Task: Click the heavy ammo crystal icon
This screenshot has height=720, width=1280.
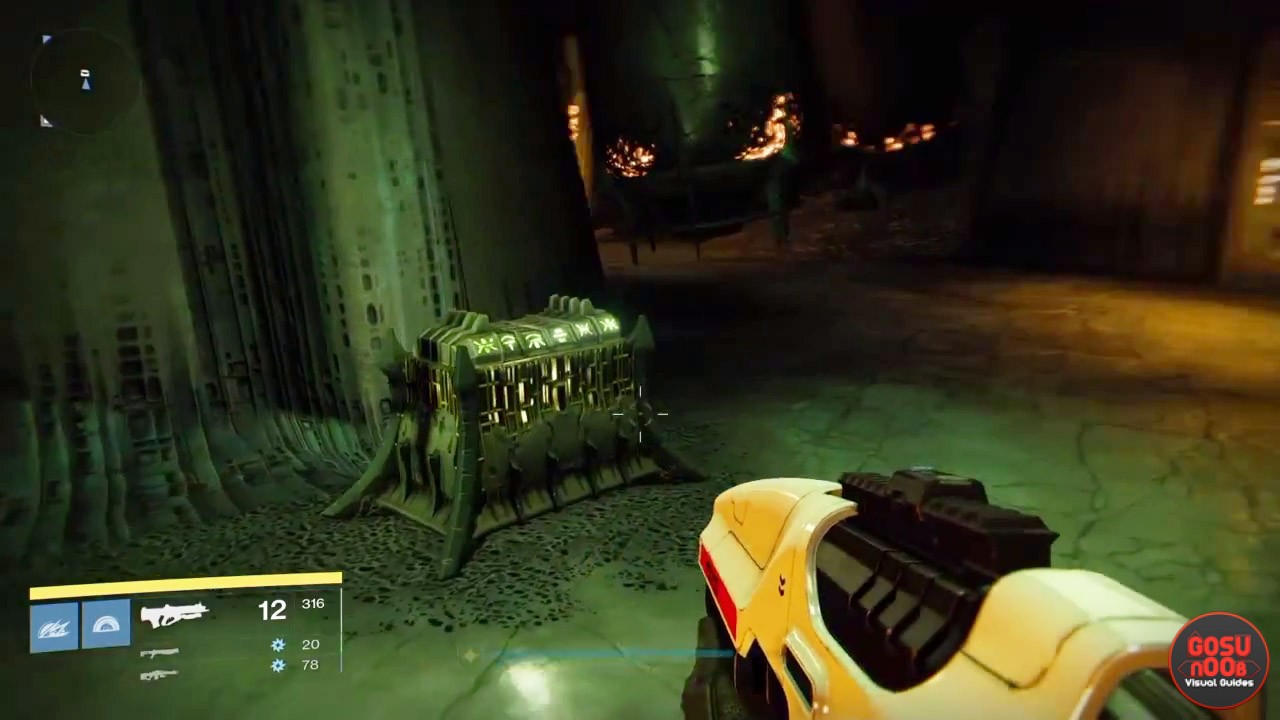Action: point(277,666)
